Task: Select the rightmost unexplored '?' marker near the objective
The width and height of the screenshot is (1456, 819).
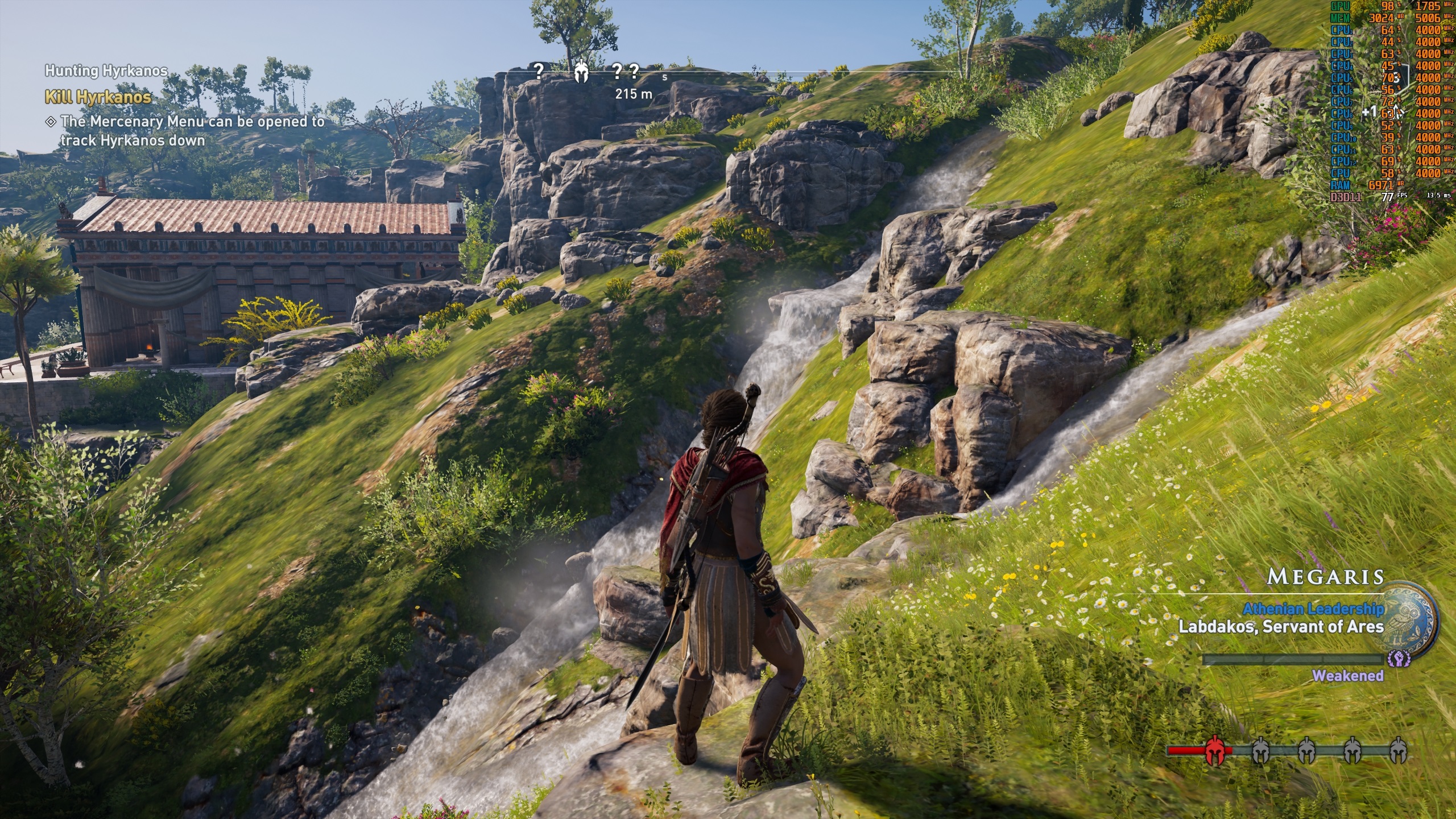Action: [x=634, y=72]
